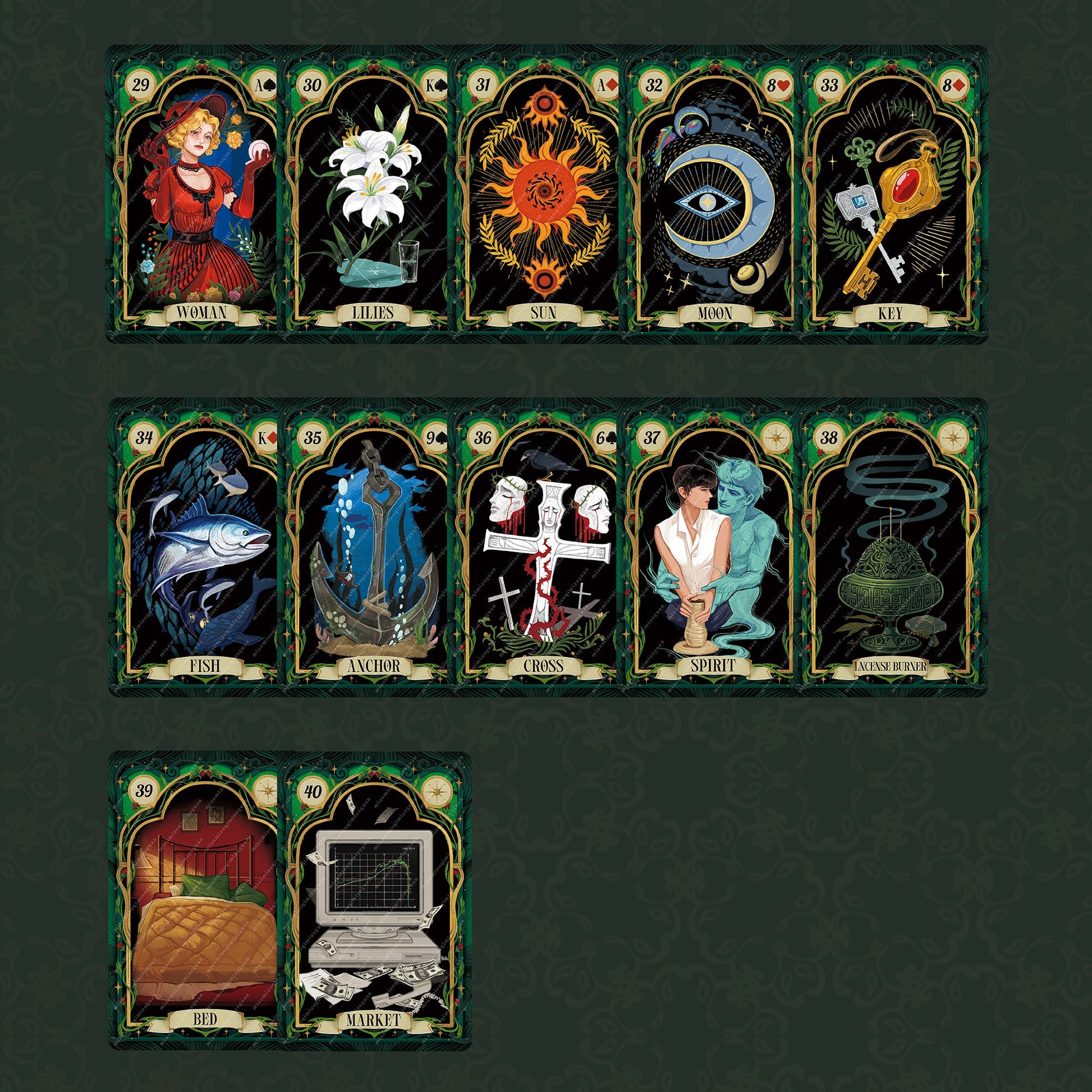
Task: Pick the Cross card numbered 36
Action: (x=542, y=547)
